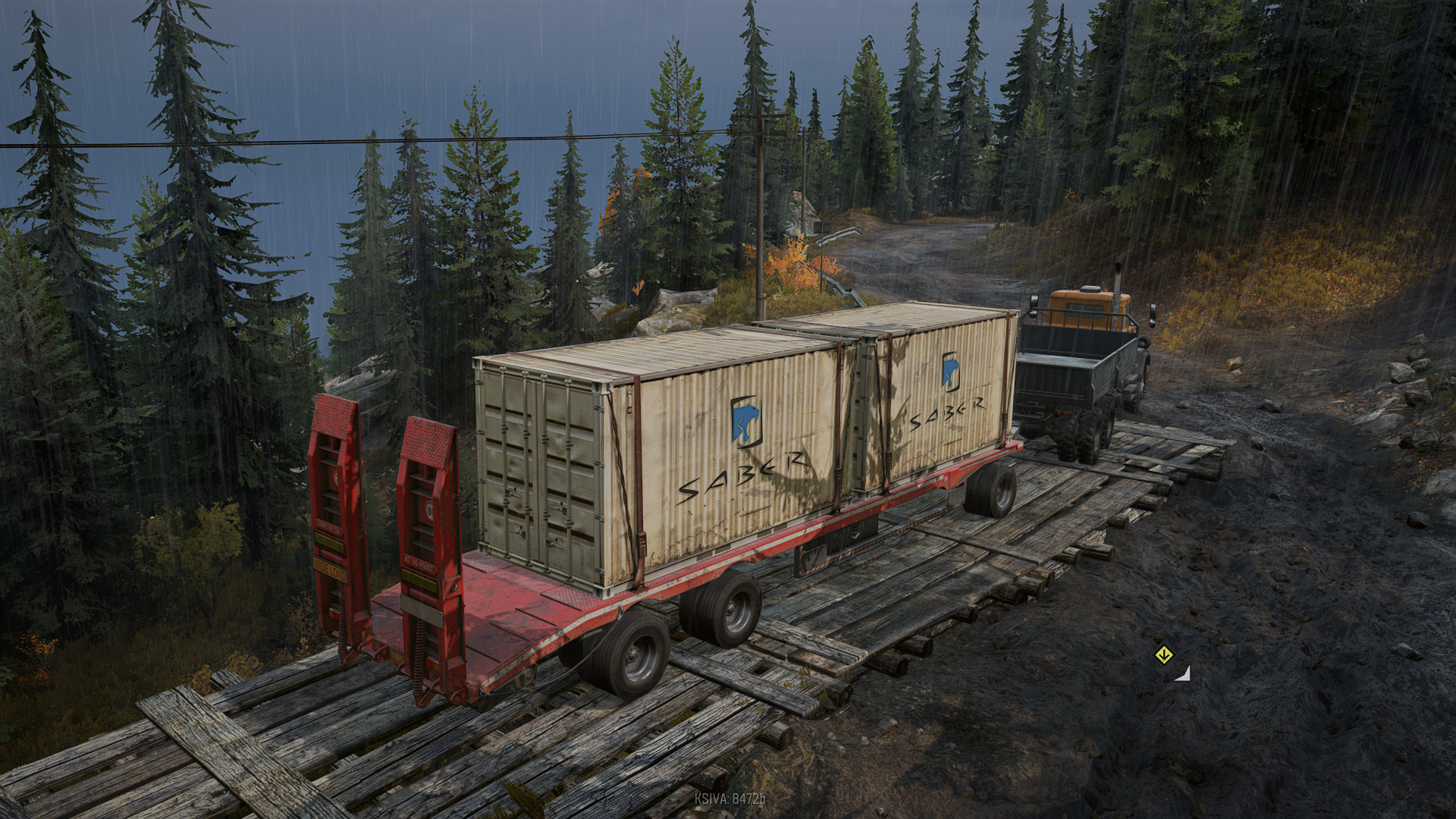This screenshot has width=1456, height=819.
Task: Click the yellow diamond down-arrow marker
Action: pyautogui.click(x=1163, y=655)
